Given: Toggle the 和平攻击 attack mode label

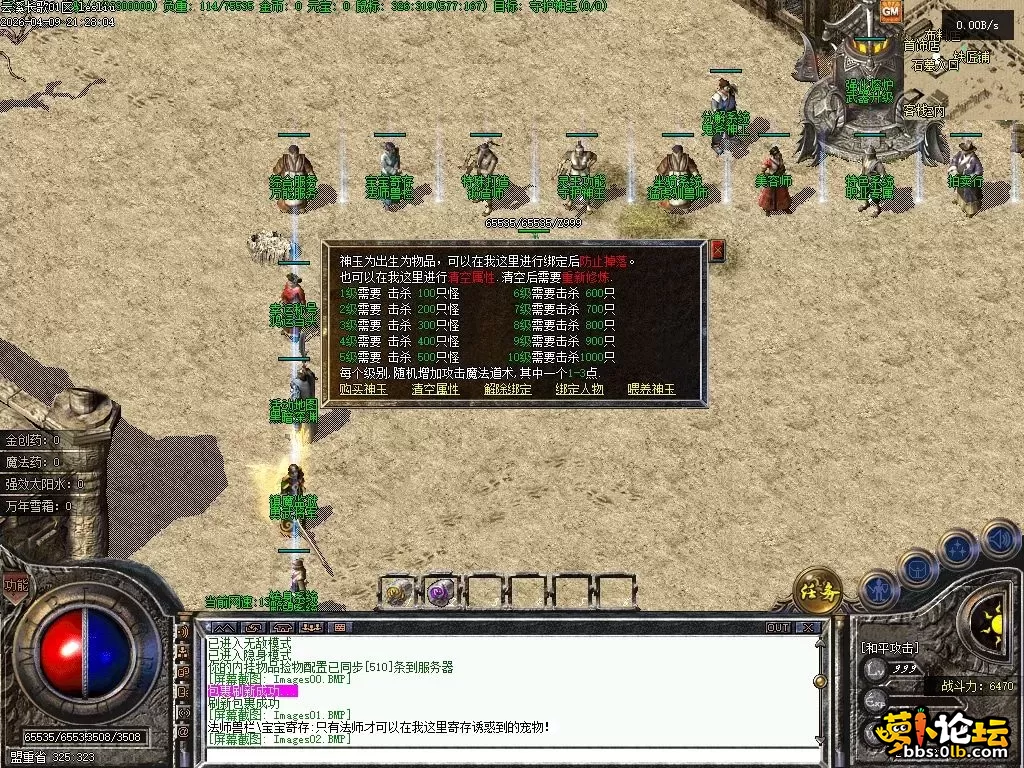Looking at the screenshot, I should (x=890, y=647).
